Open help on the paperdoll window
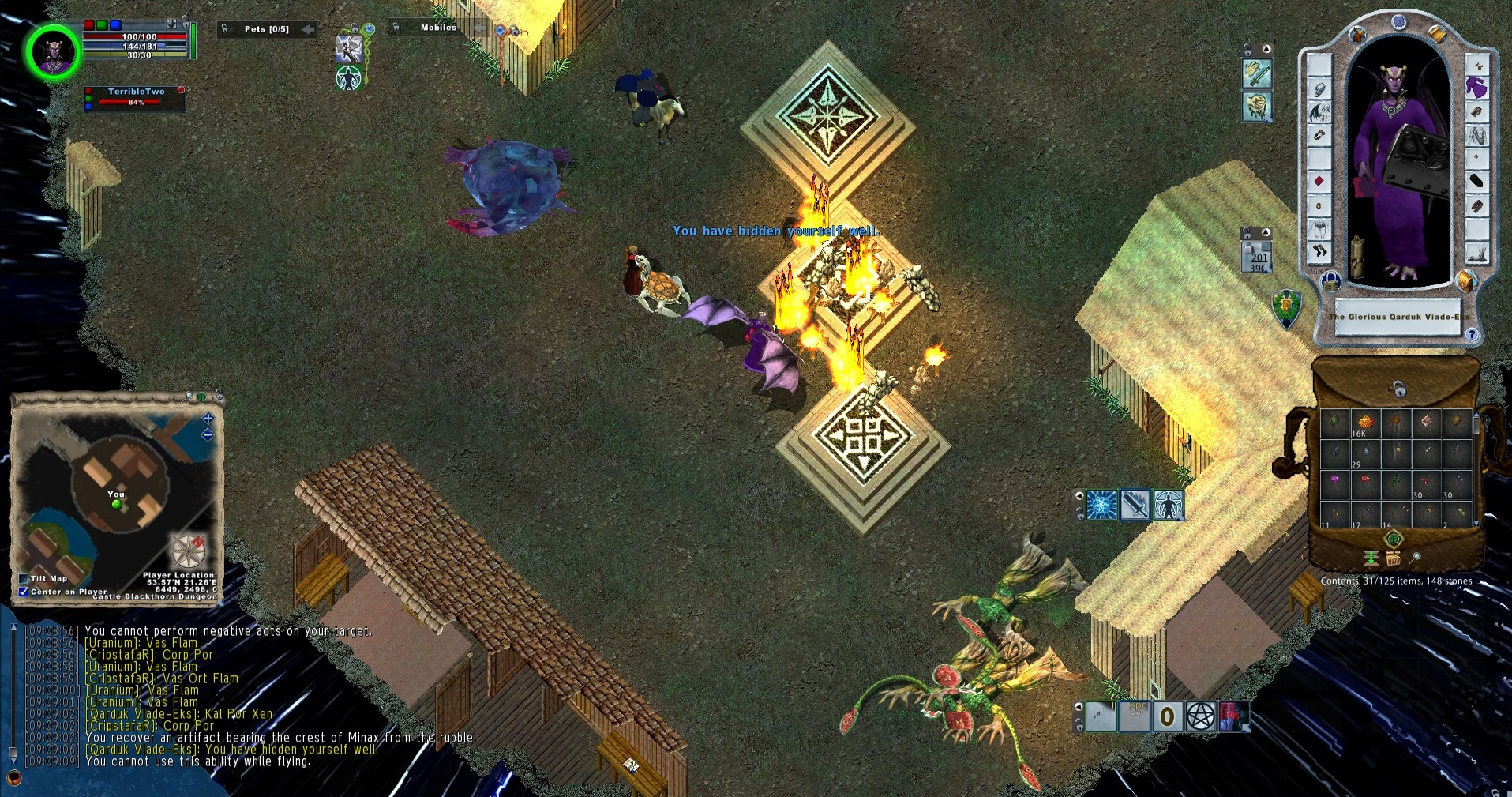 [x=1472, y=334]
